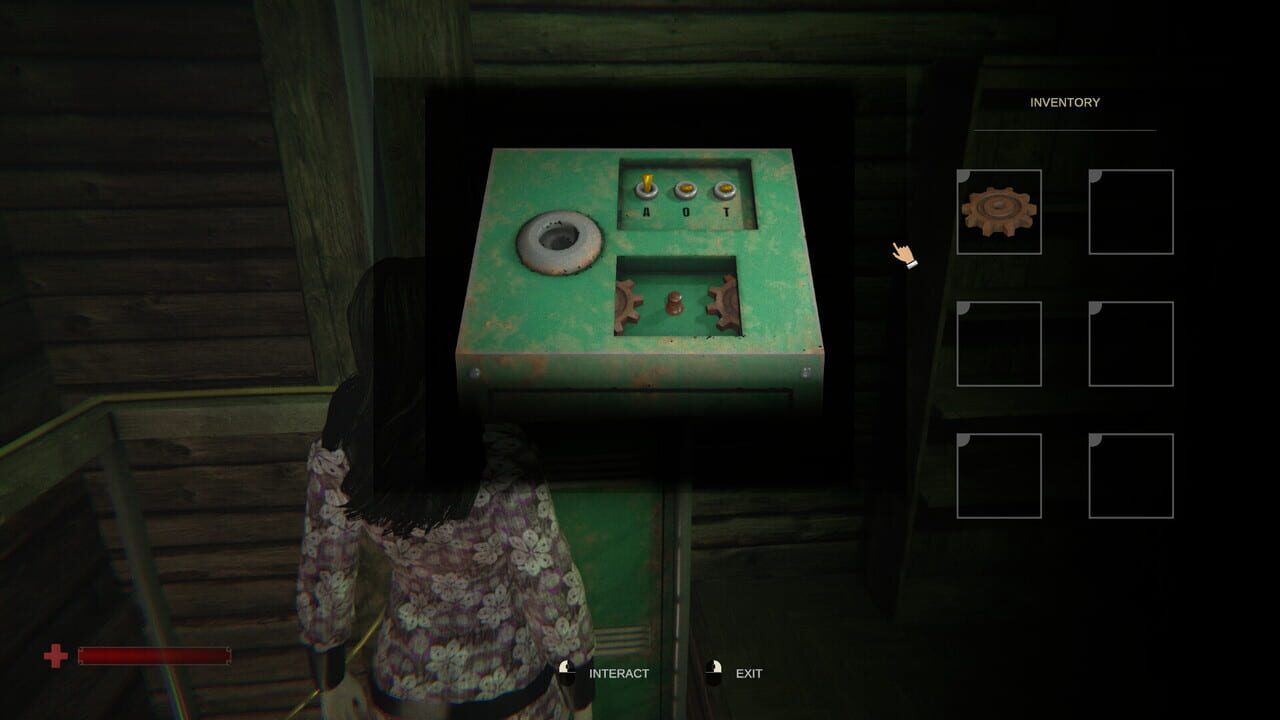The height and width of the screenshot is (720, 1280).
Task: Click the INVENTORY panel heading
Action: pyautogui.click(x=1064, y=102)
